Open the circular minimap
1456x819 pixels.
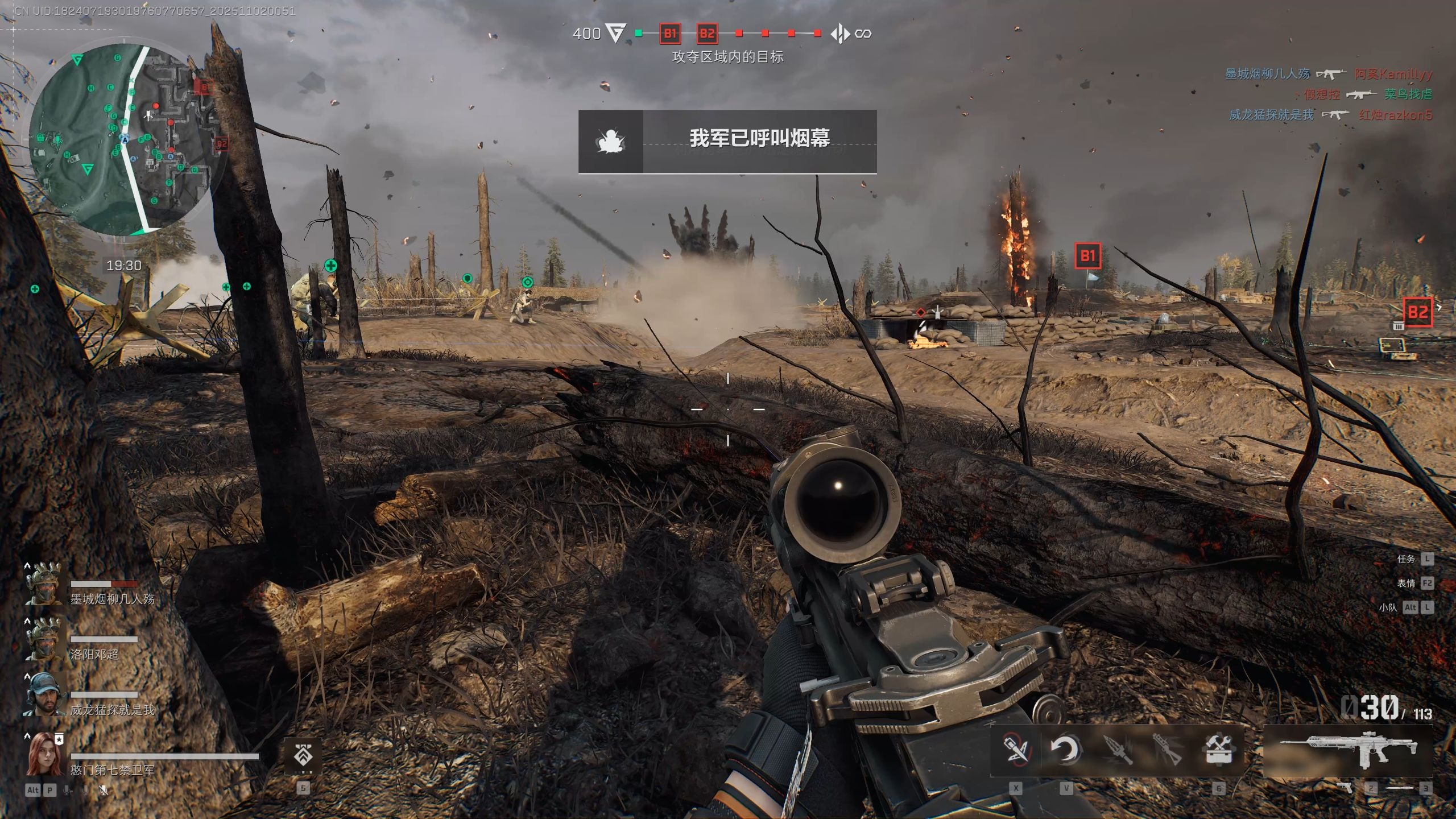(129, 139)
